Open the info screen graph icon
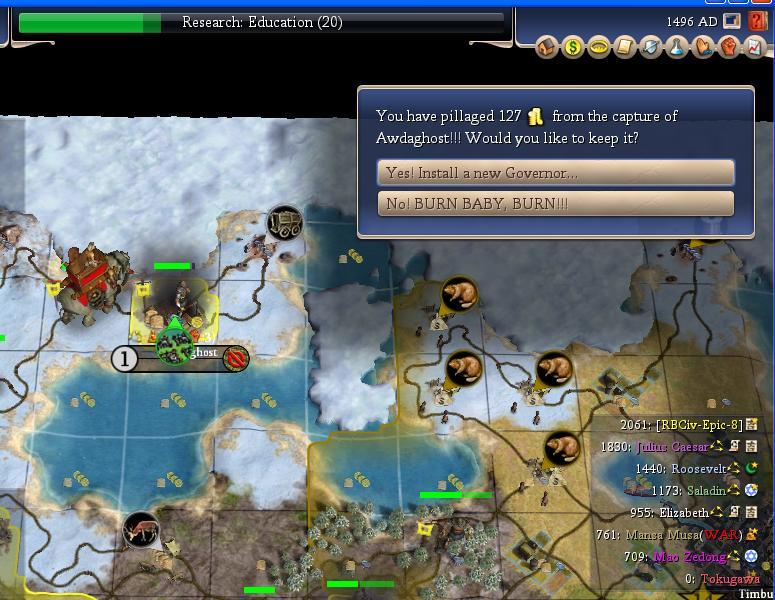 [755, 47]
